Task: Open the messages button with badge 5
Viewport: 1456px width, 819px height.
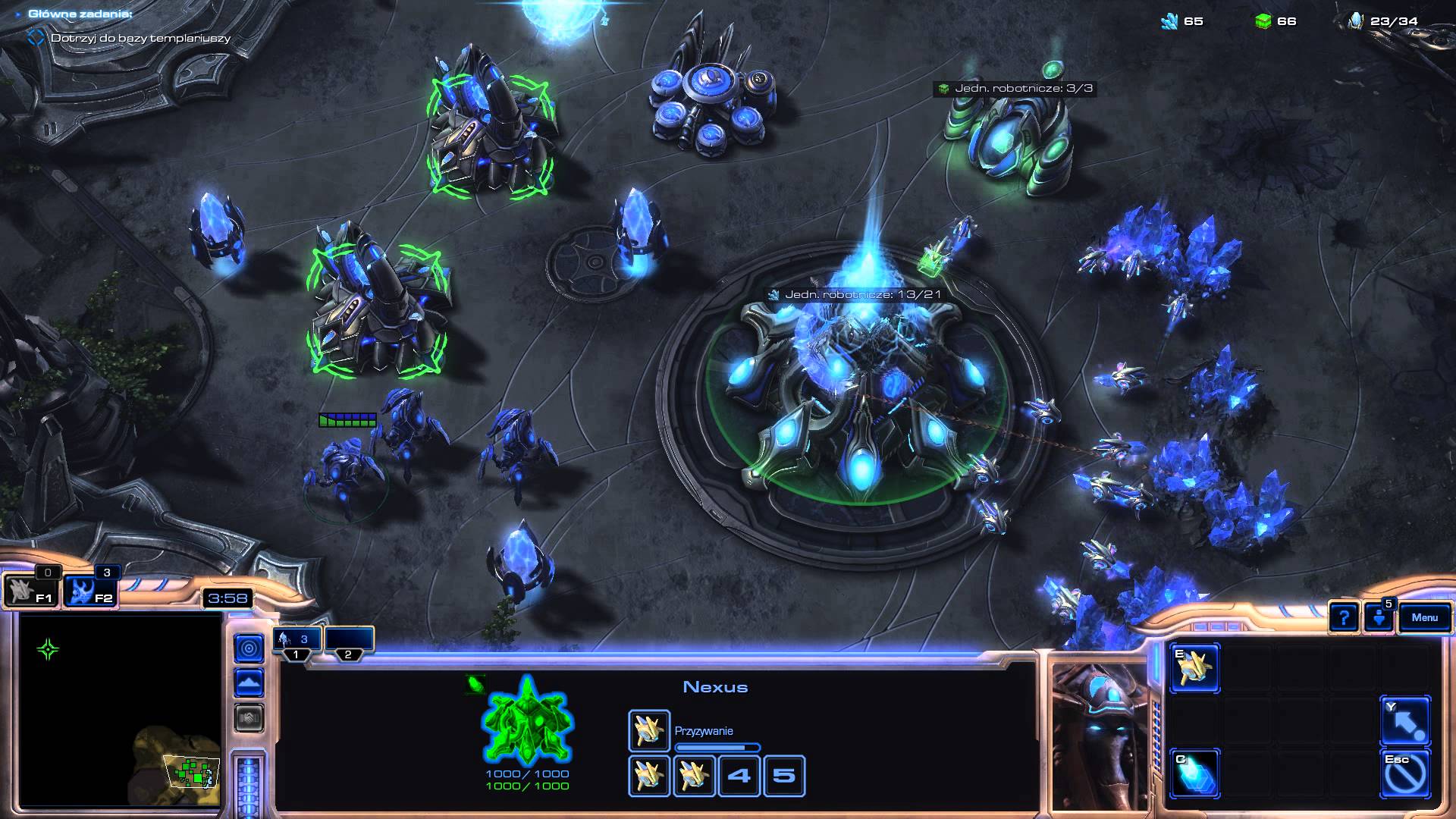Action: pos(1379,617)
